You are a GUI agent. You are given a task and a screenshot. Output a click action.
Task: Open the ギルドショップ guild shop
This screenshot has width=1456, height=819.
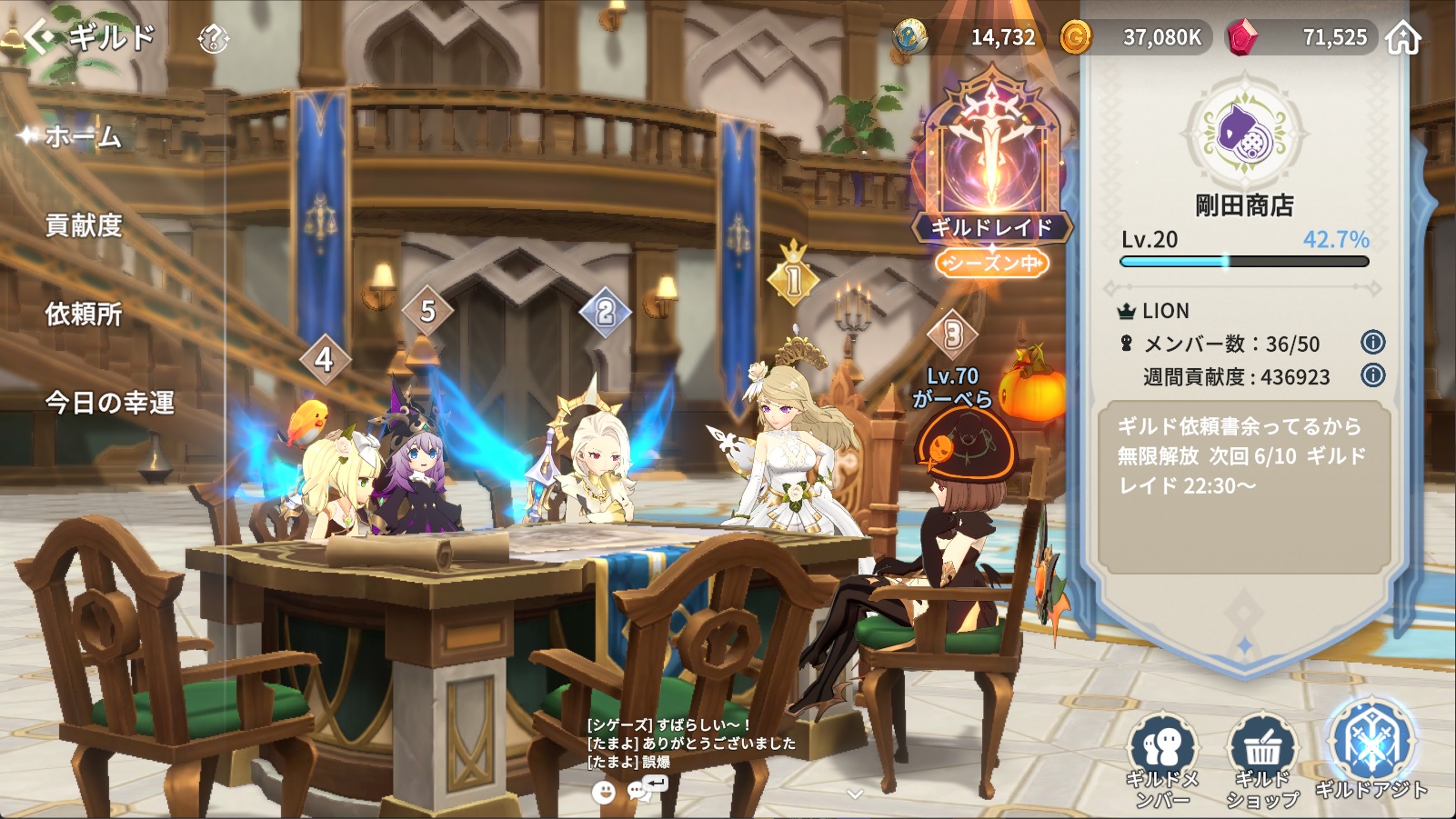point(1262,759)
